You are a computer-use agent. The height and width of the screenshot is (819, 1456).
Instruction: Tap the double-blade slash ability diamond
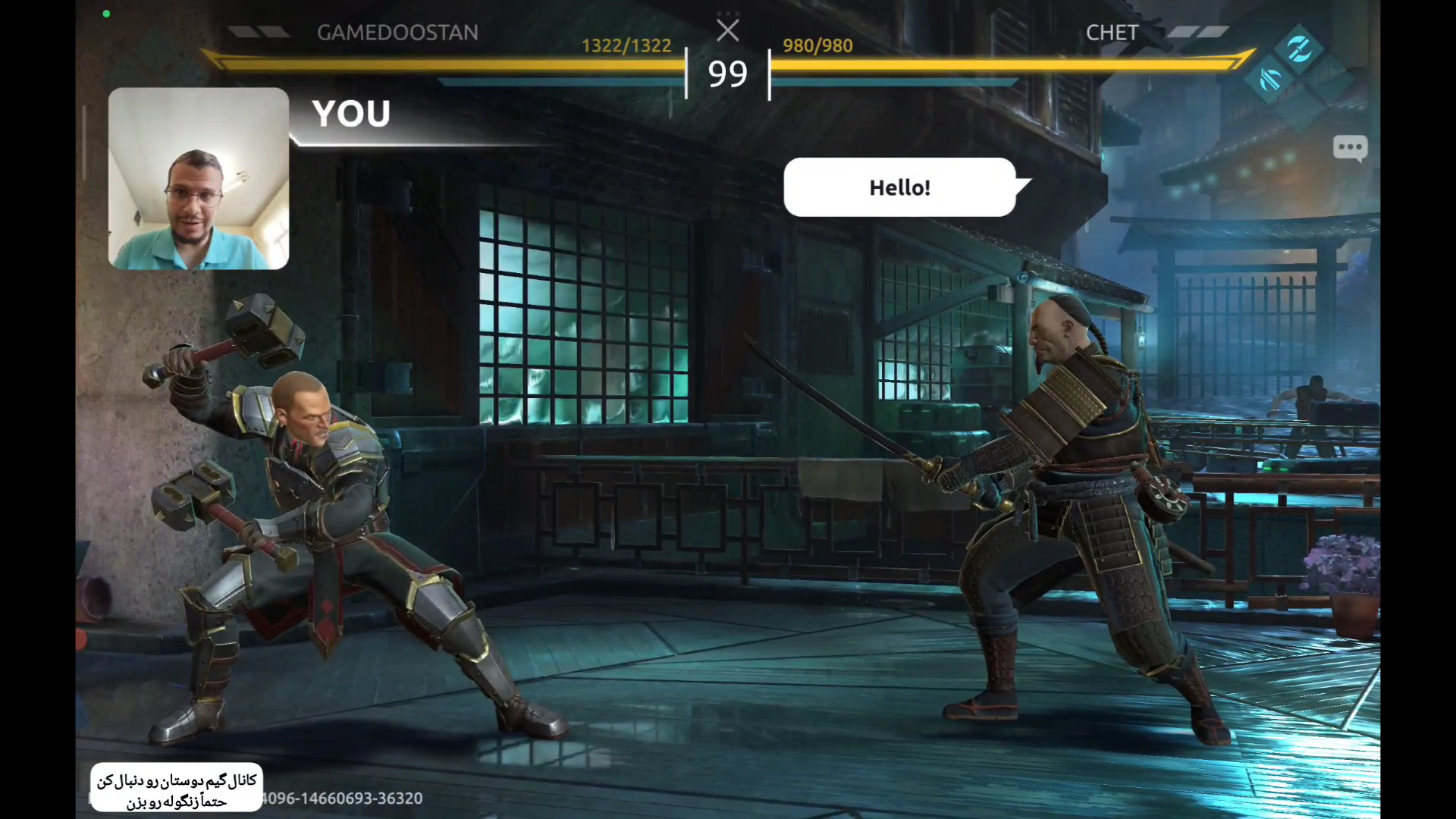tap(1270, 80)
